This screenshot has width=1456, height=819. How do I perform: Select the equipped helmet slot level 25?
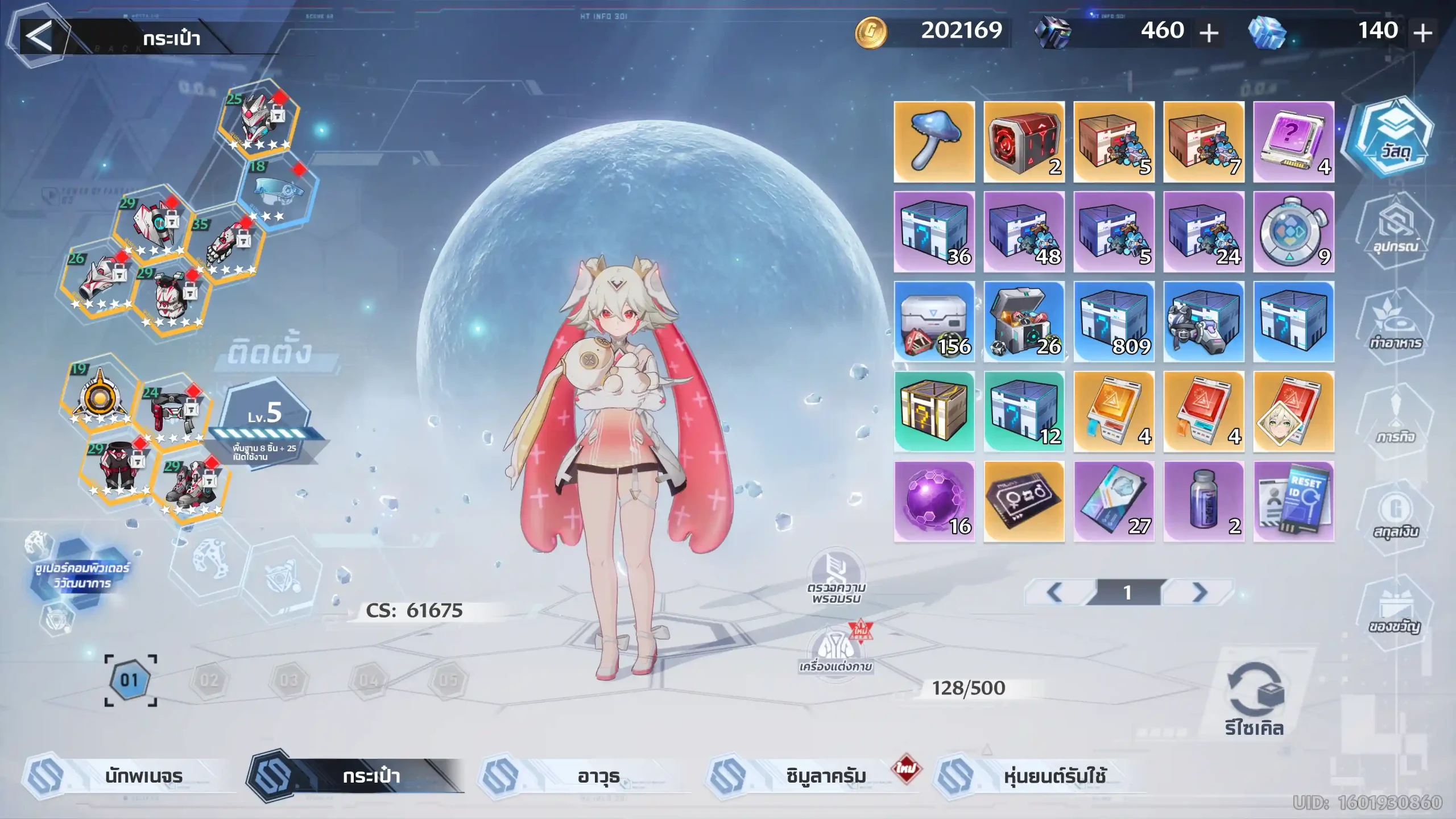click(x=258, y=118)
